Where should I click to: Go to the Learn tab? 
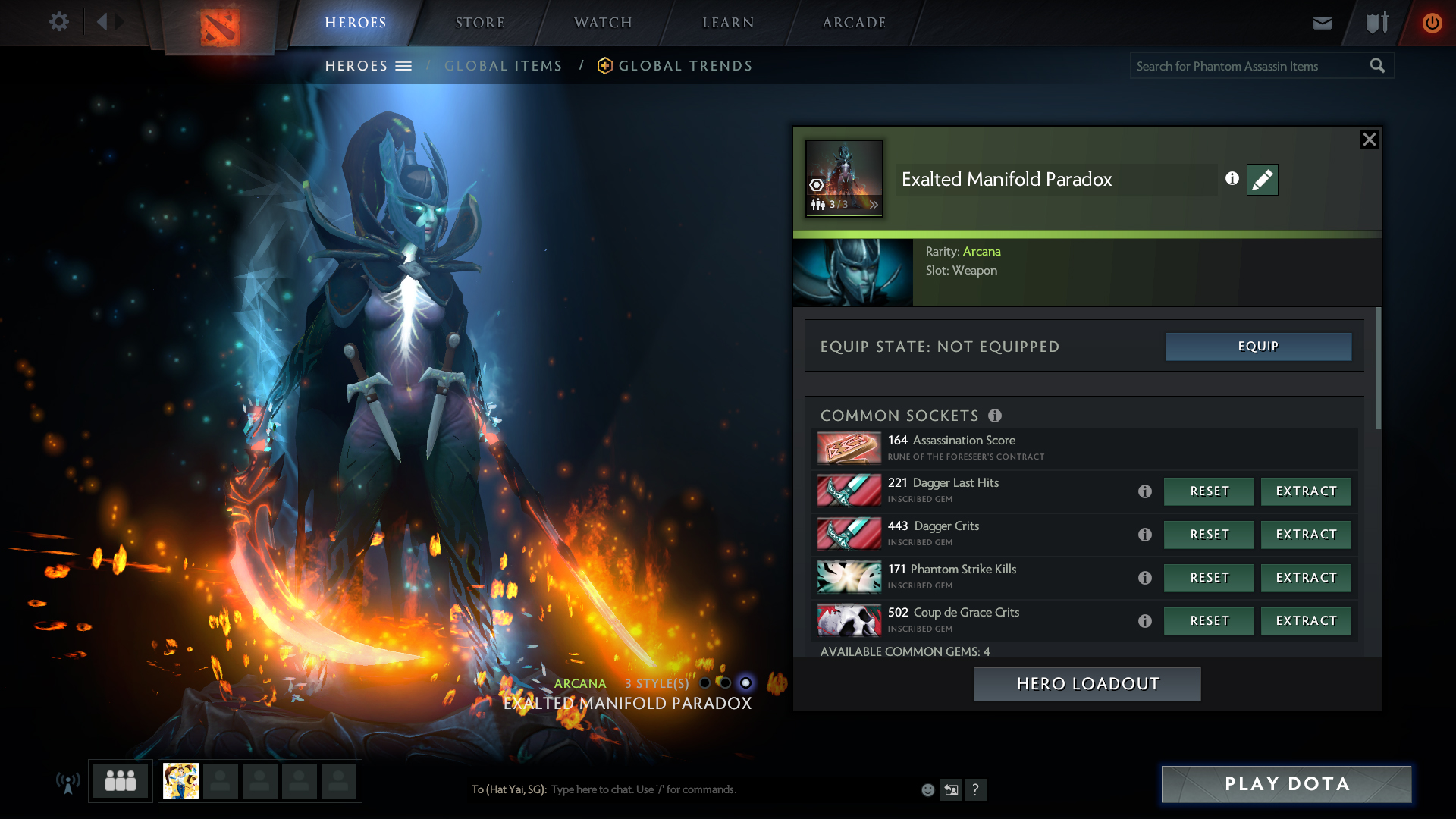pyautogui.click(x=728, y=23)
